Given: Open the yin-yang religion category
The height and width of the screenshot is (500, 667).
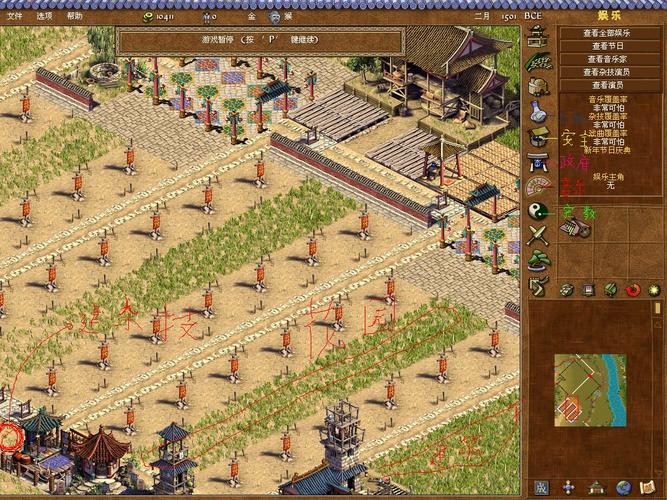Looking at the screenshot, I should coord(538,211).
